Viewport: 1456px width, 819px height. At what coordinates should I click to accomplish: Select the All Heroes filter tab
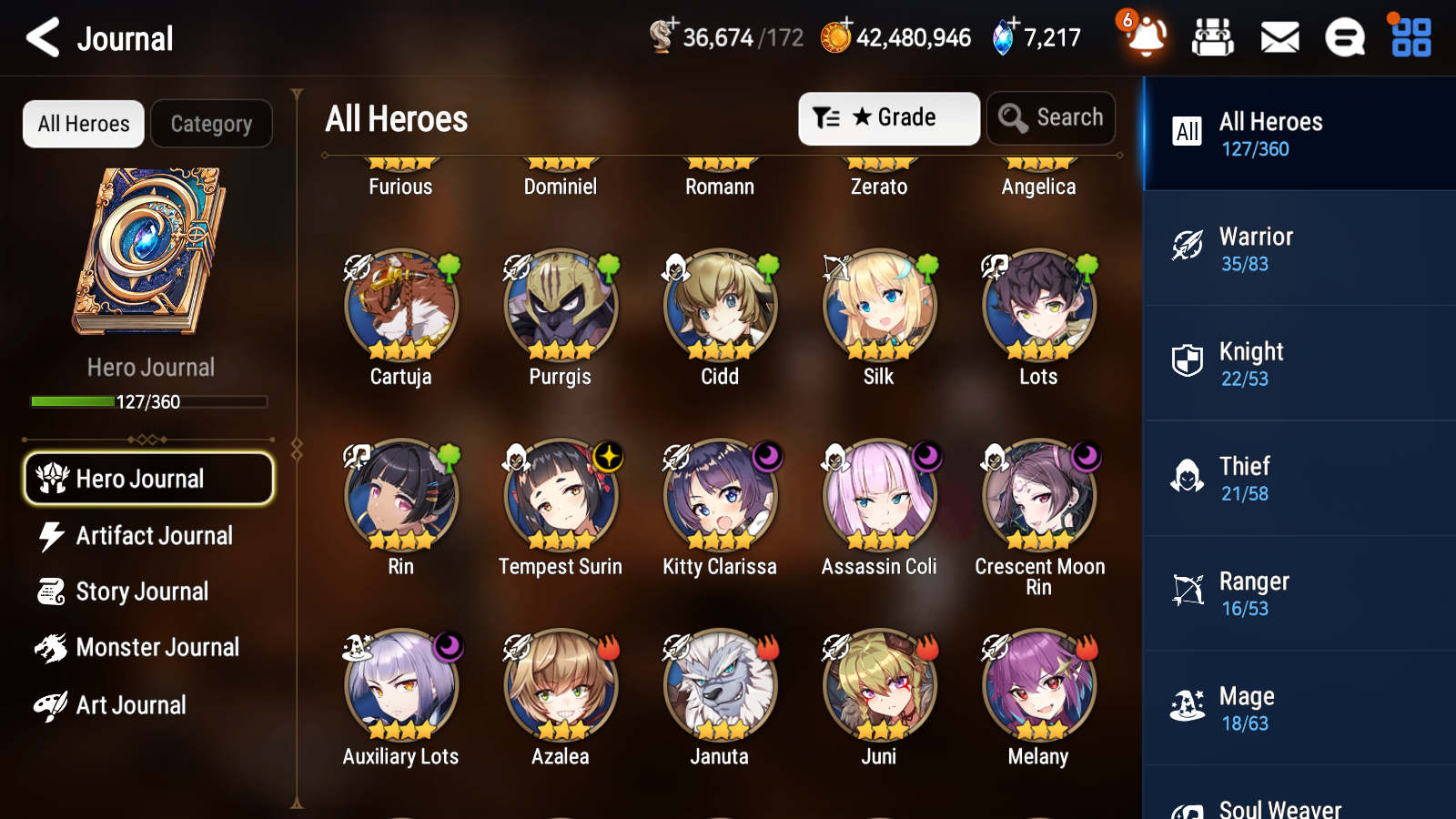tap(83, 124)
